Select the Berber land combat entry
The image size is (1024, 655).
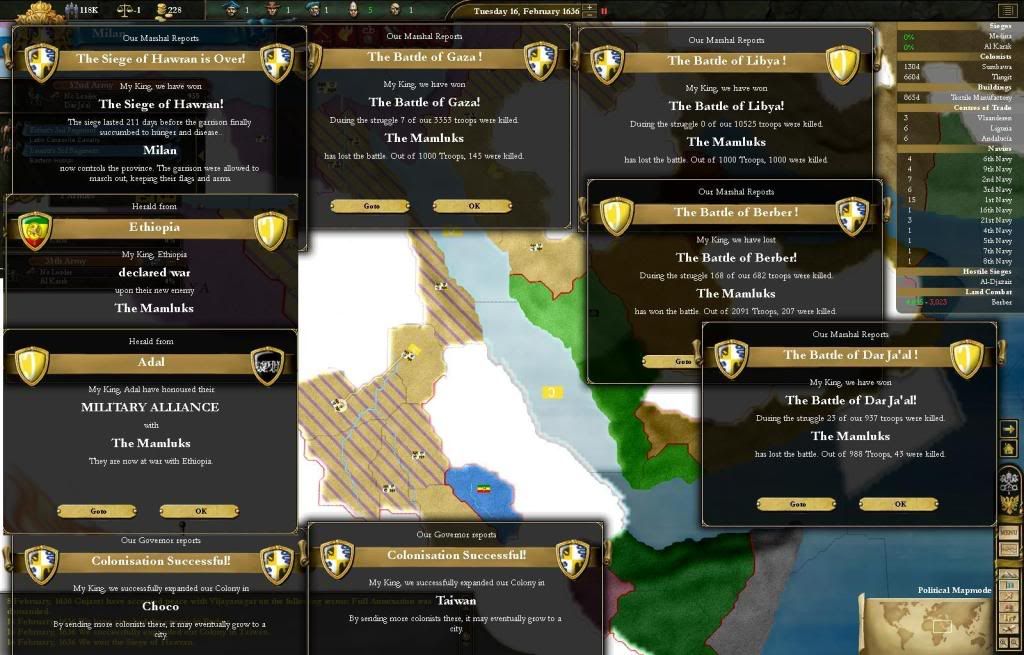click(999, 301)
